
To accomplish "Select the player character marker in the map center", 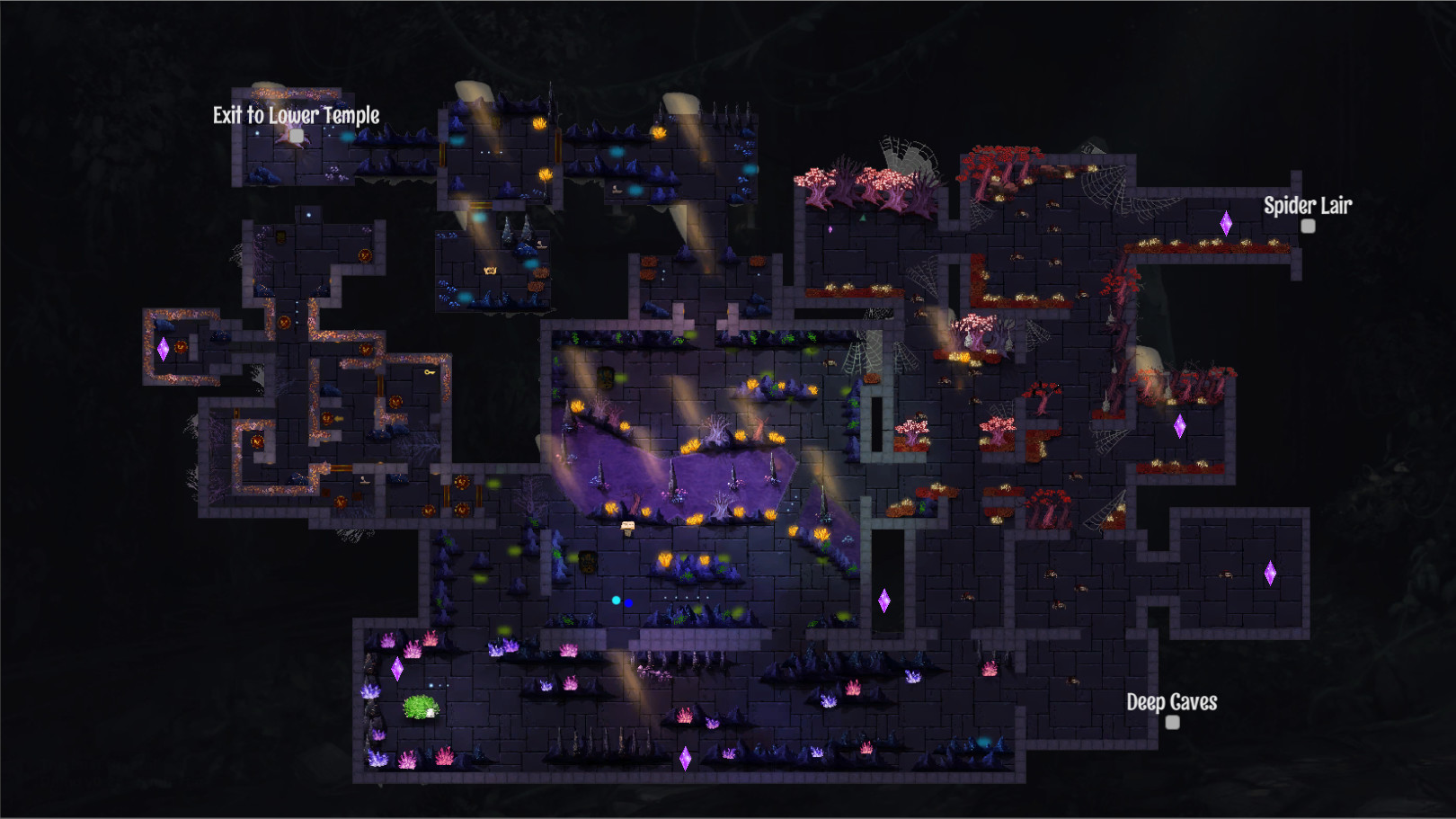I will tap(627, 526).
